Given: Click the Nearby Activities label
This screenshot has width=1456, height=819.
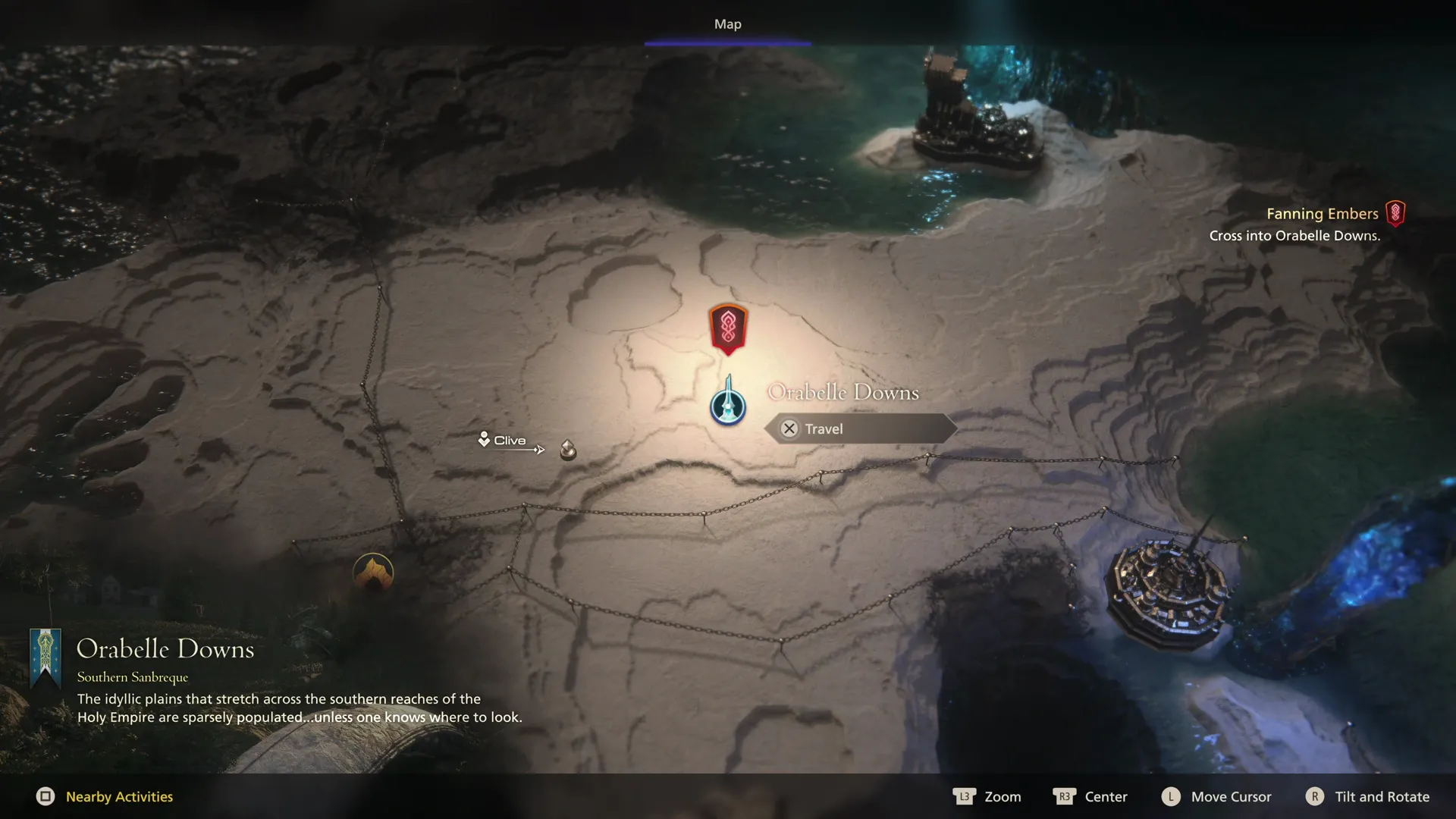Looking at the screenshot, I should 118,797.
